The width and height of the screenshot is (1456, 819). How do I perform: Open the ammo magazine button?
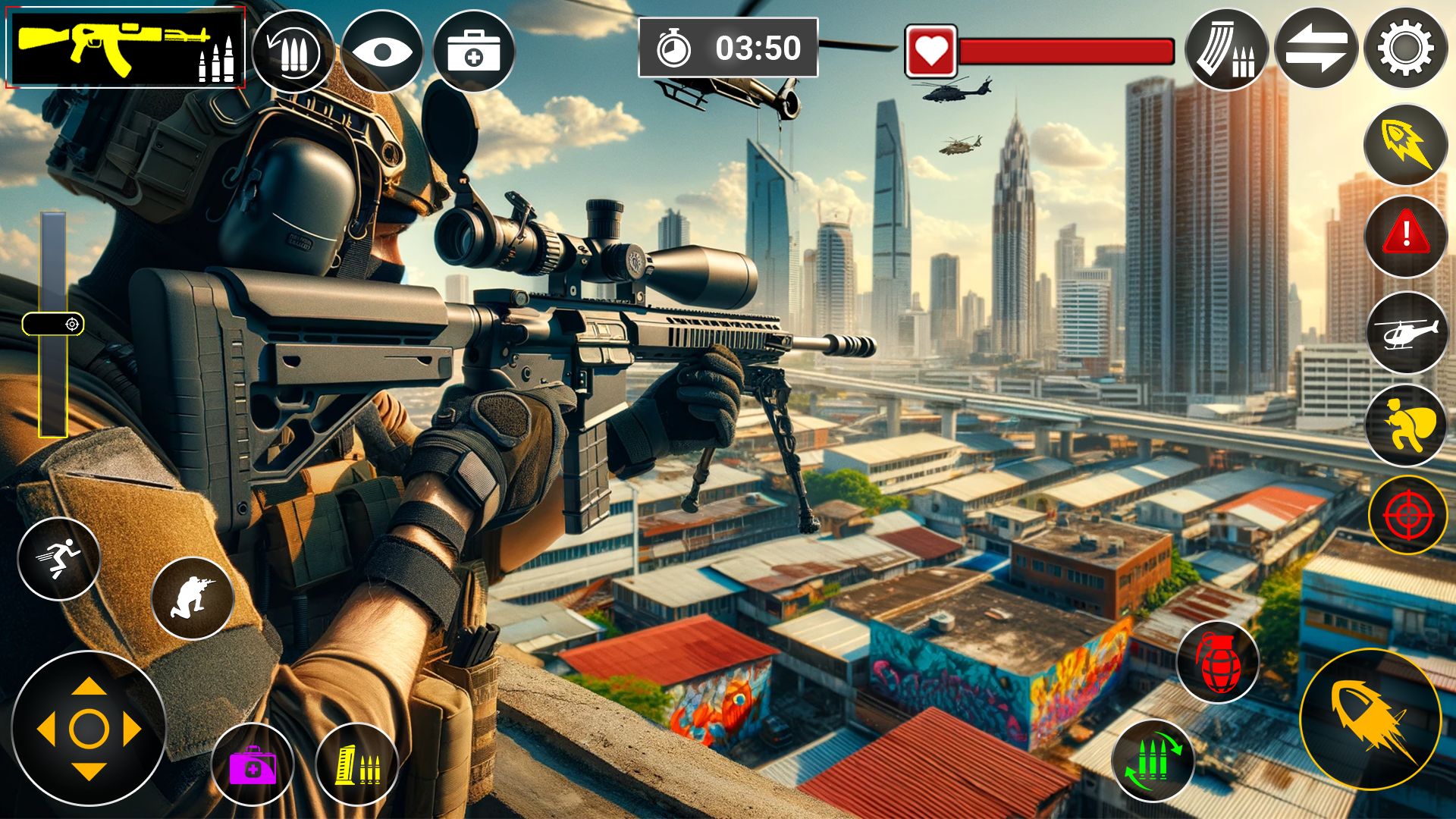pyautogui.click(x=1226, y=50)
